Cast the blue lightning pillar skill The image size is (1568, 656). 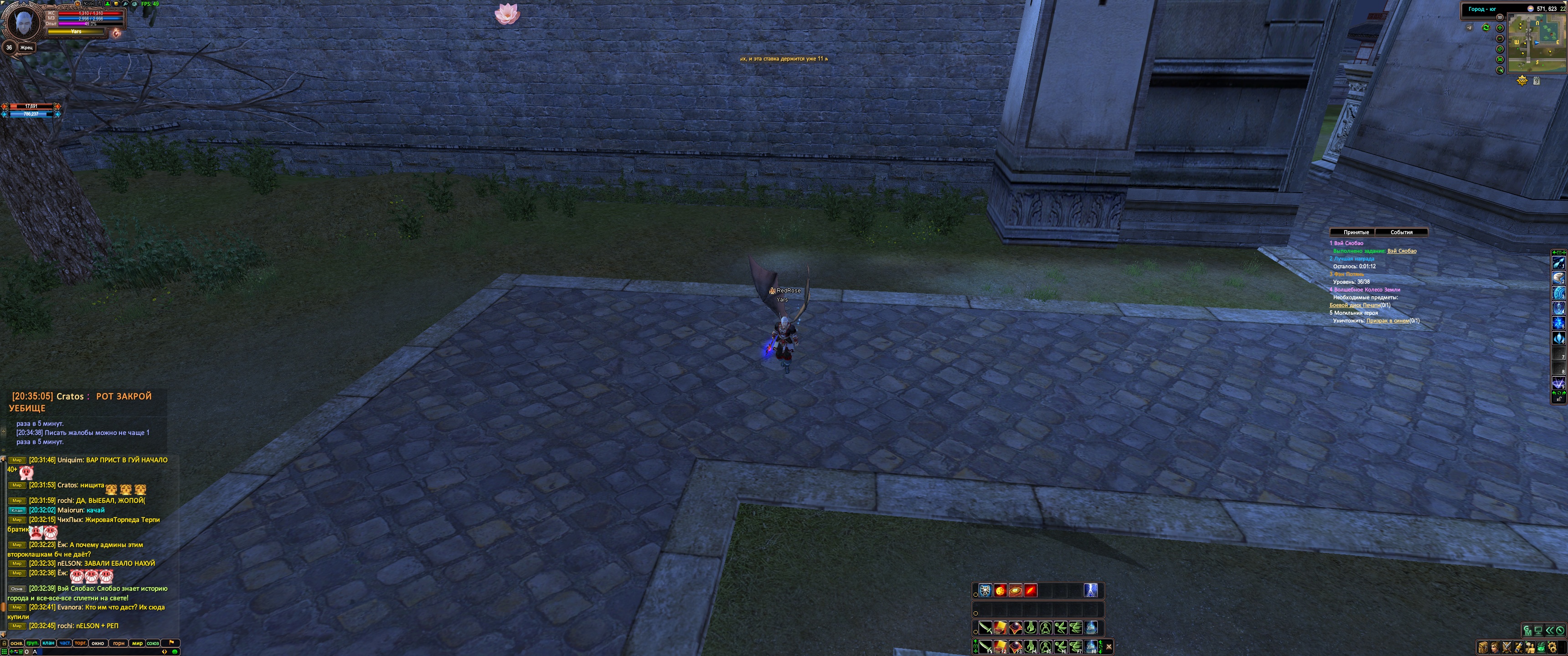[x=1091, y=590]
